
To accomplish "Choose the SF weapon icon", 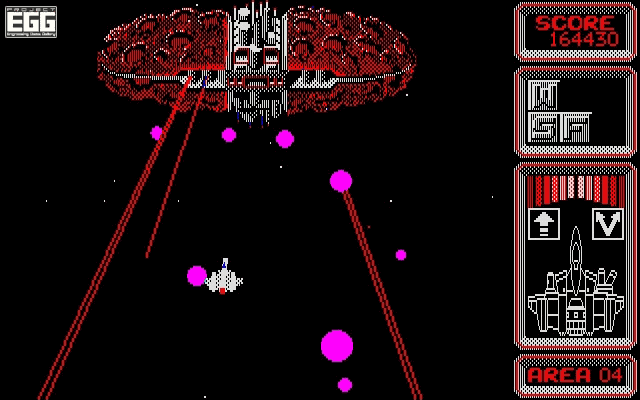I will click(559, 127).
